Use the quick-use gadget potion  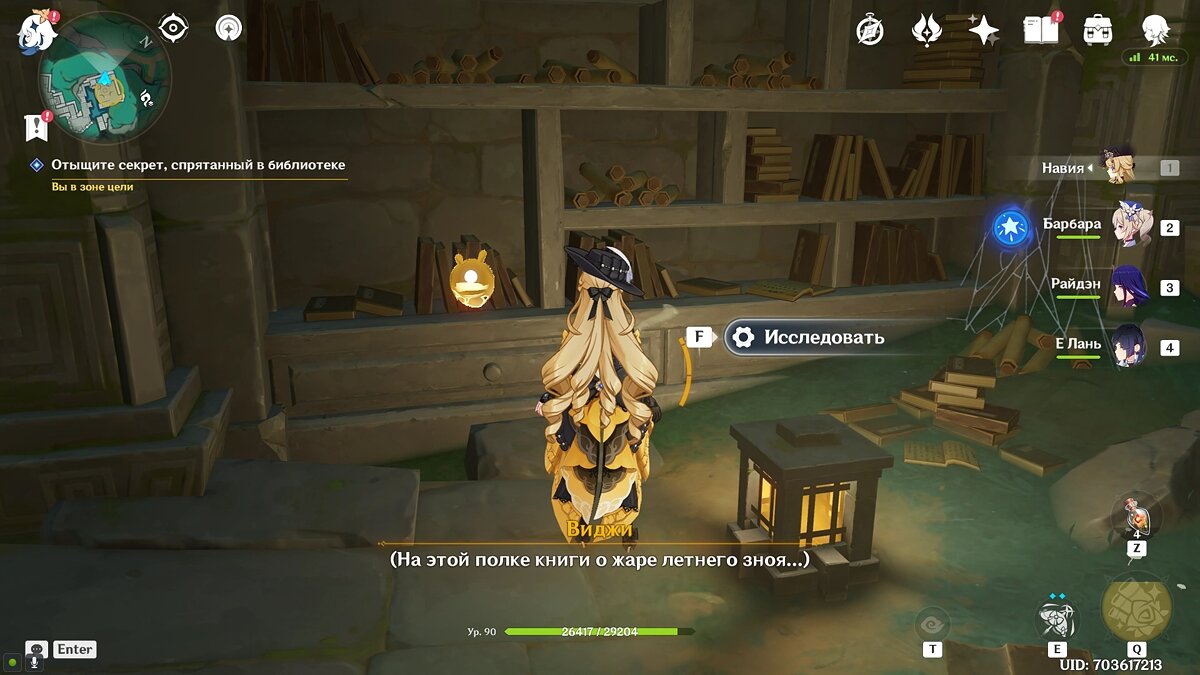tap(1136, 518)
